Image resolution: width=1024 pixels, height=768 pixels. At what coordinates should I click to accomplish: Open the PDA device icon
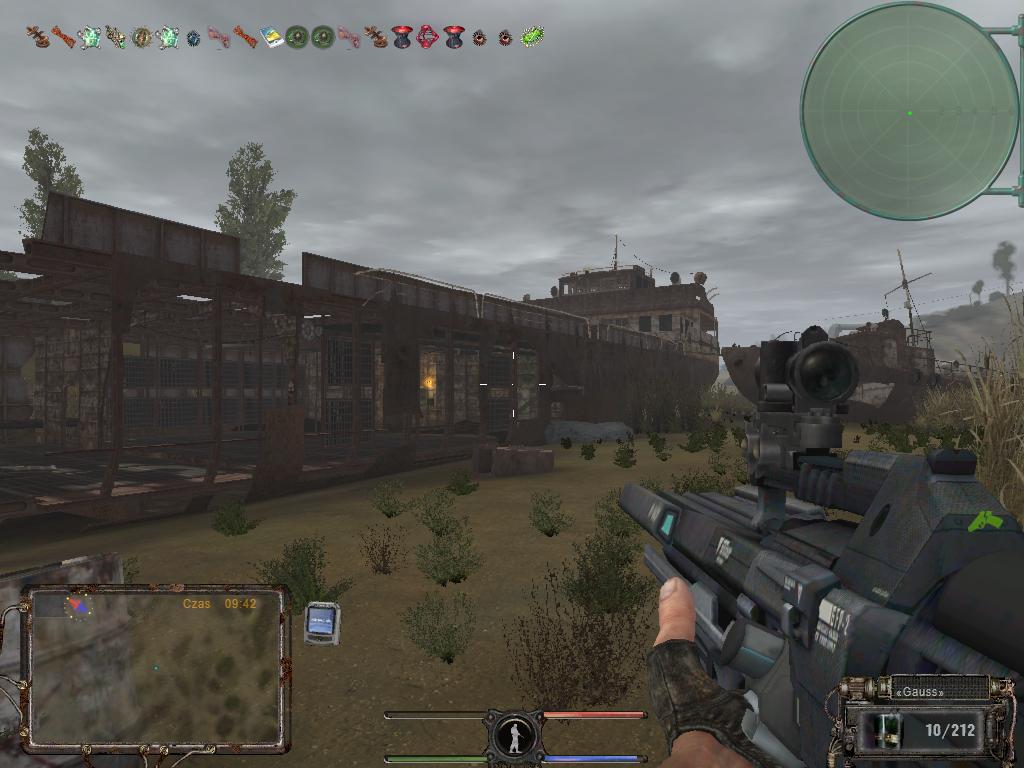pyautogui.click(x=322, y=623)
